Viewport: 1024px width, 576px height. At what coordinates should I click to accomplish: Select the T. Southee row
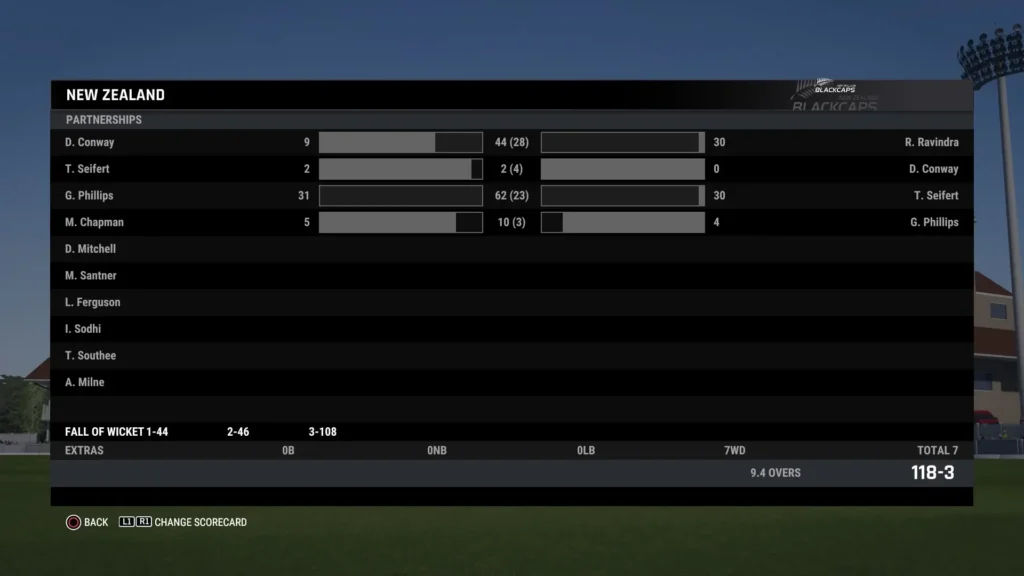click(x=90, y=356)
